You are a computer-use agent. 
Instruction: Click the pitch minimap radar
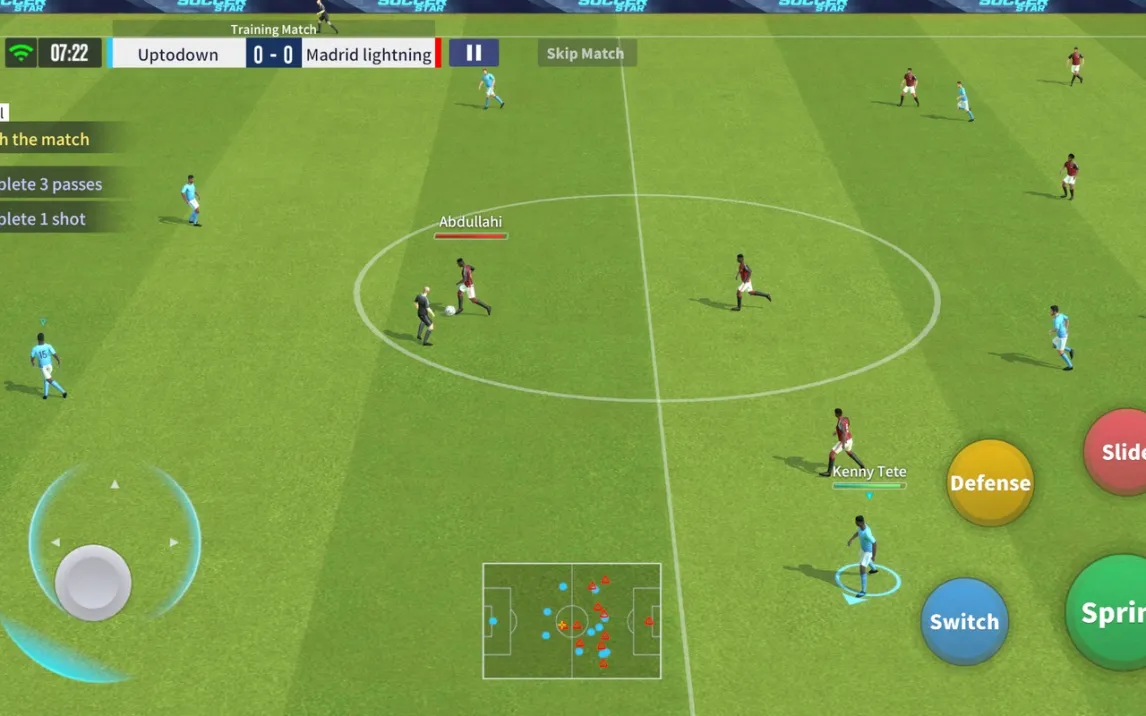(x=572, y=621)
